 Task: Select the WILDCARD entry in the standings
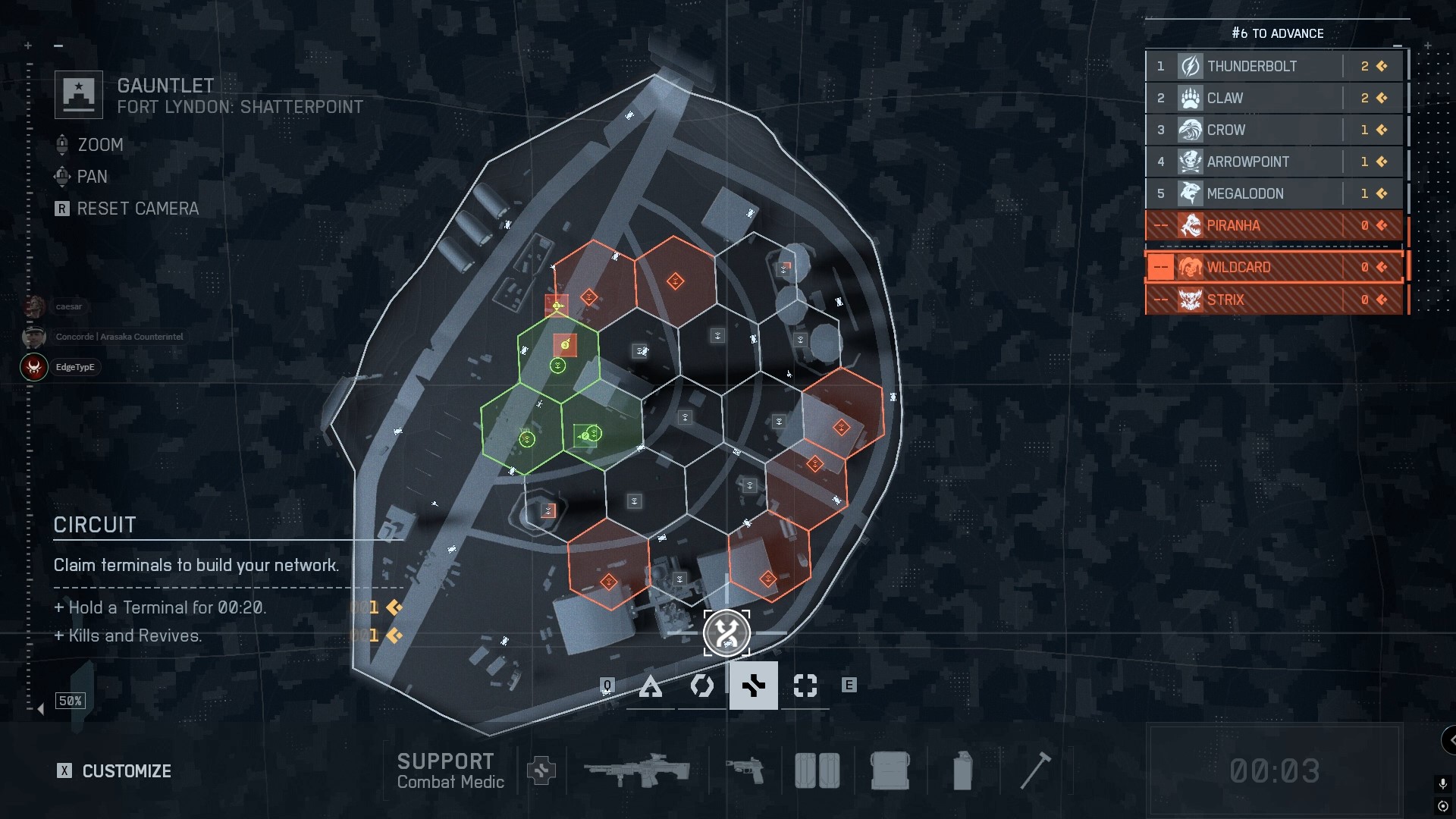[1274, 267]
